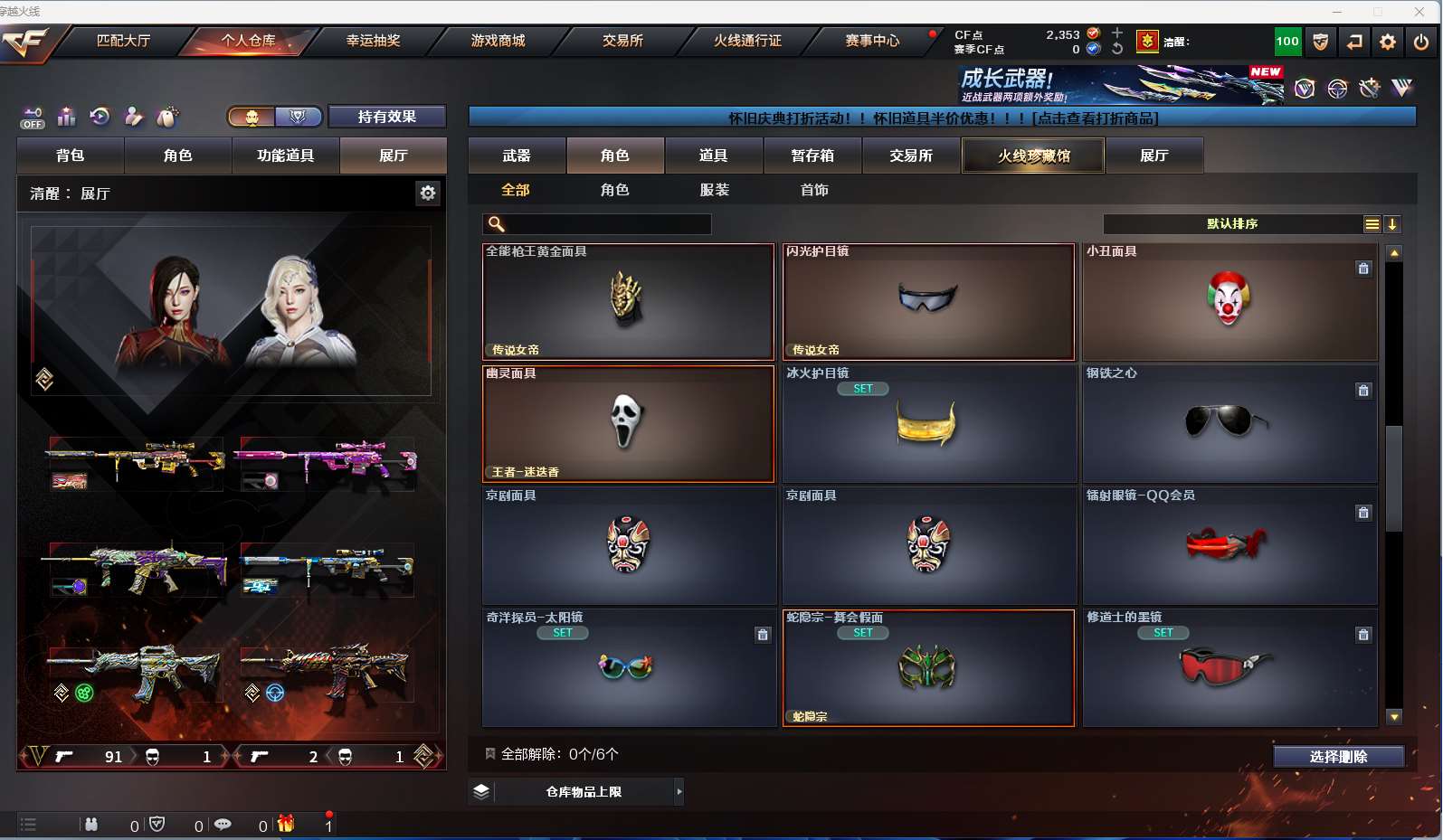Switch to the 功能道具 tab

pyautogui.click(x=285, y=156)
